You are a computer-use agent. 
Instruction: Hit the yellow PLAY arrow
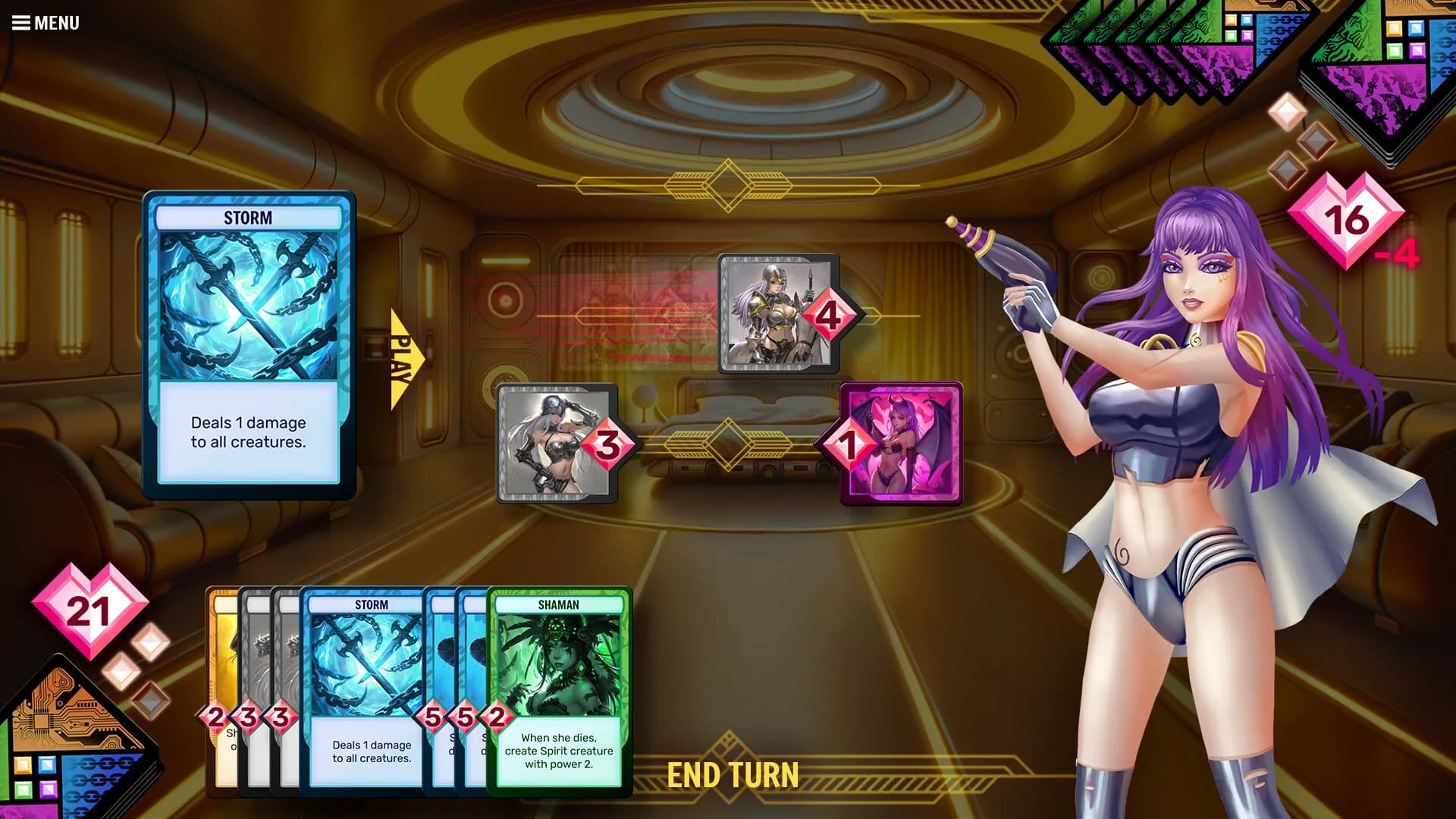(x=401, y=359)
